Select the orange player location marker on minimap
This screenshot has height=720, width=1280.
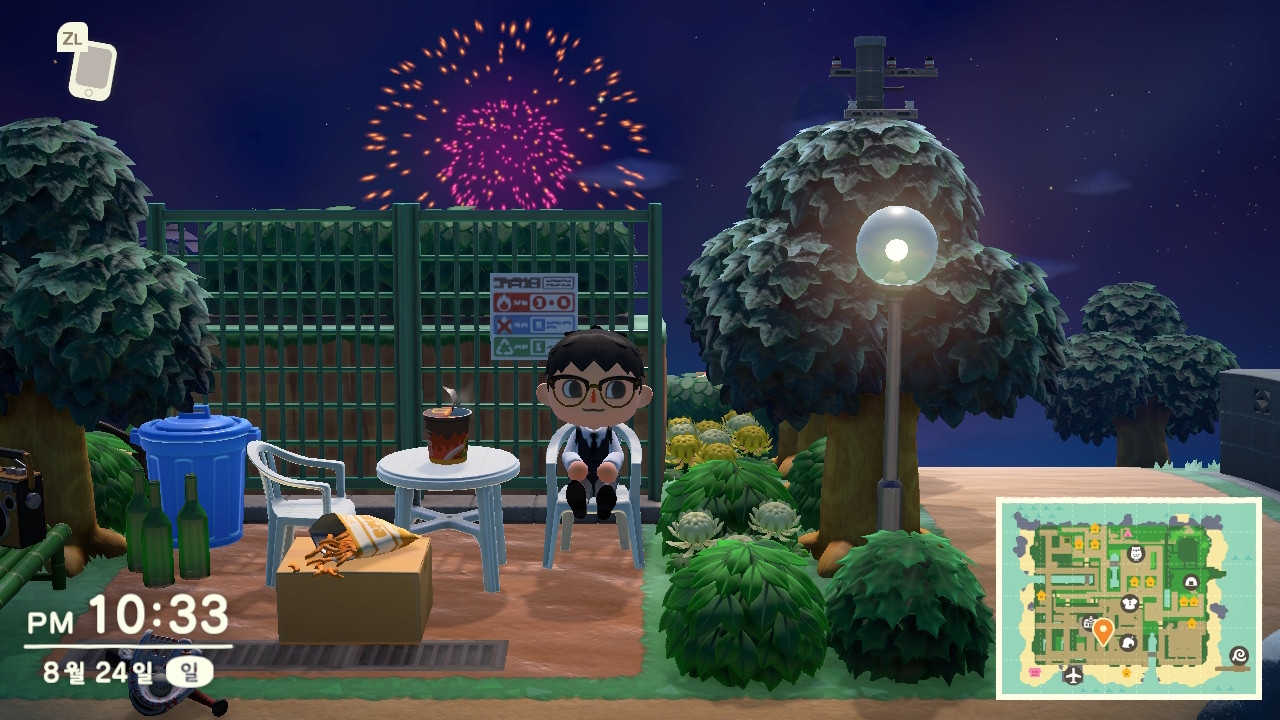(1103, 631)
